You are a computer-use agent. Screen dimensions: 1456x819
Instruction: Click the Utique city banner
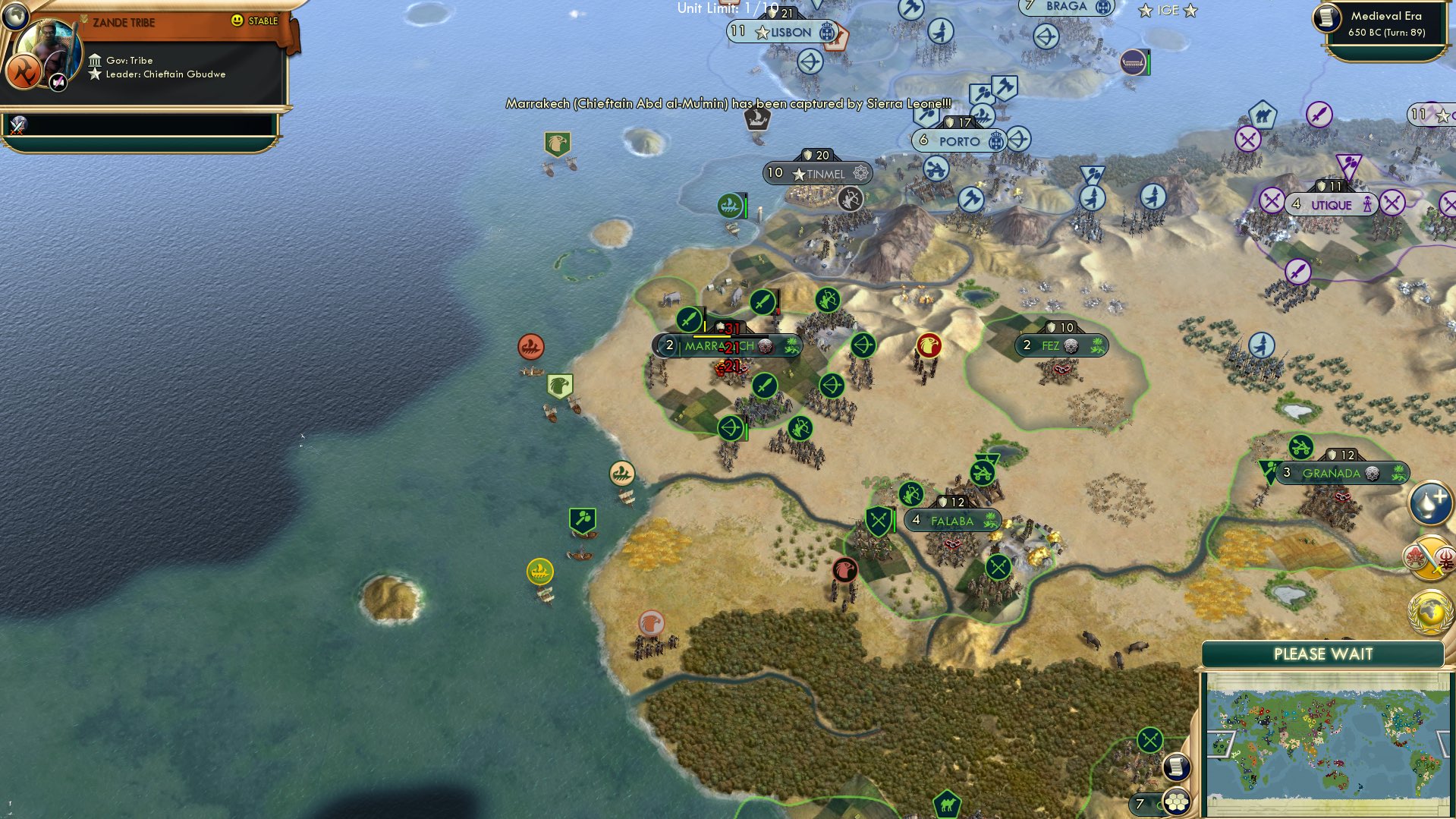[x=1332, y=204]
